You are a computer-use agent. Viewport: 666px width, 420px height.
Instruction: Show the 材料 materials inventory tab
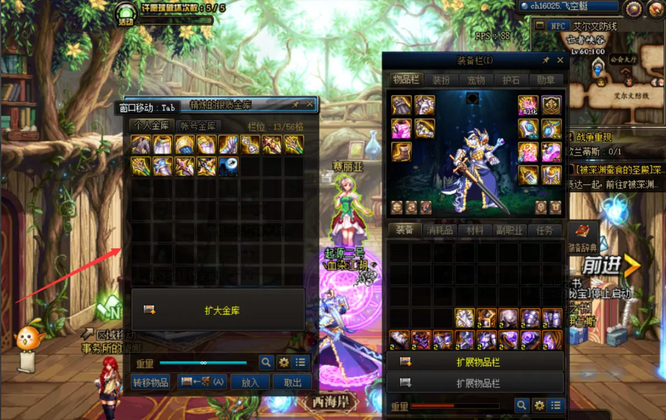[x=477, y=229]
